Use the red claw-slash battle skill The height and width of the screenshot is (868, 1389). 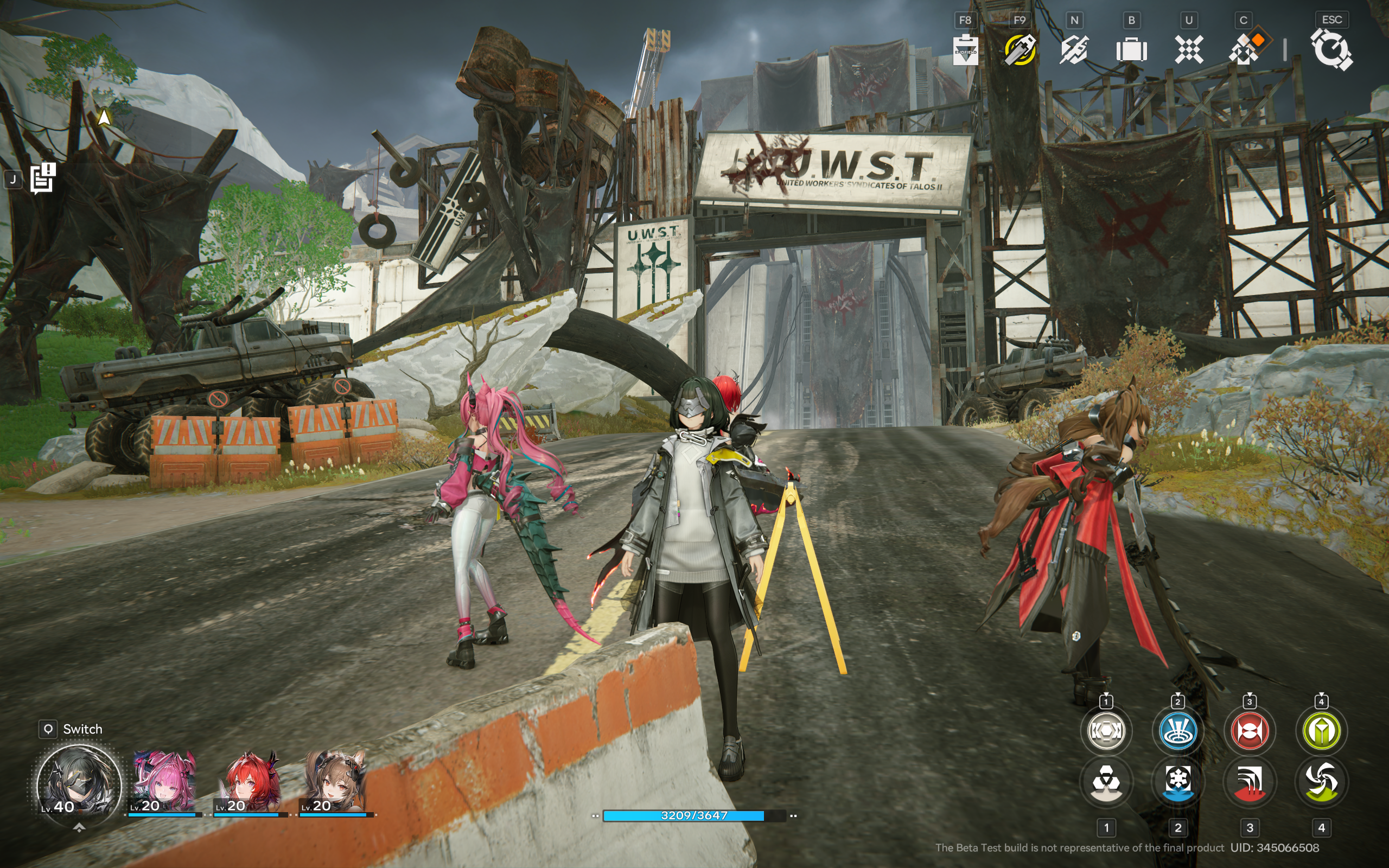click(x=1250, y=781)
